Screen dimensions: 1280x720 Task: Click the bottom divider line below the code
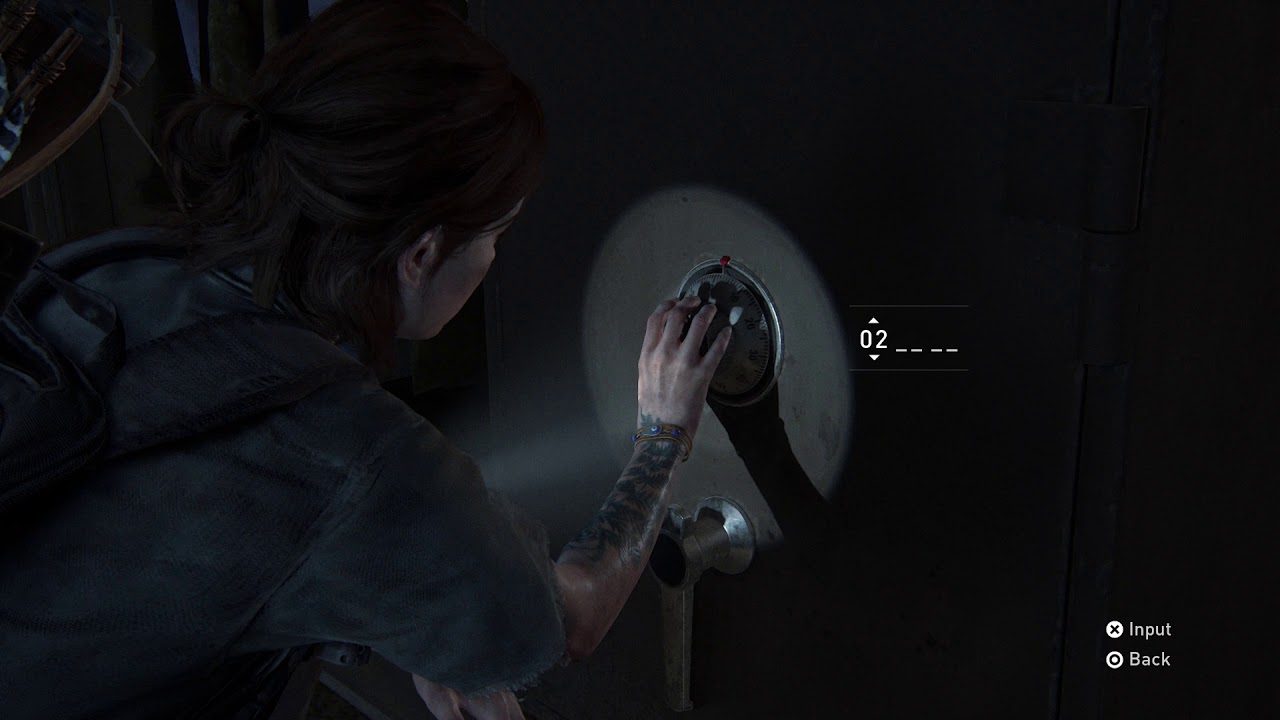pos(907,371)
